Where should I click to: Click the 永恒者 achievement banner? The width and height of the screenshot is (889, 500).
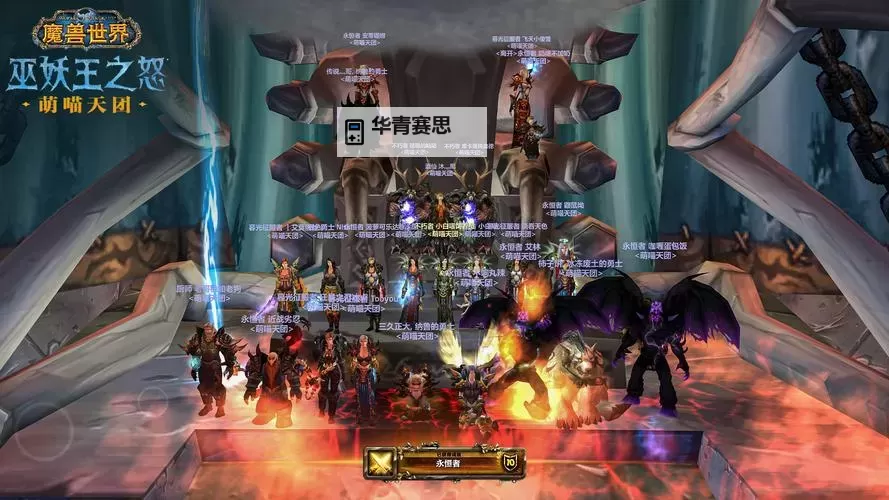[445, 463]
